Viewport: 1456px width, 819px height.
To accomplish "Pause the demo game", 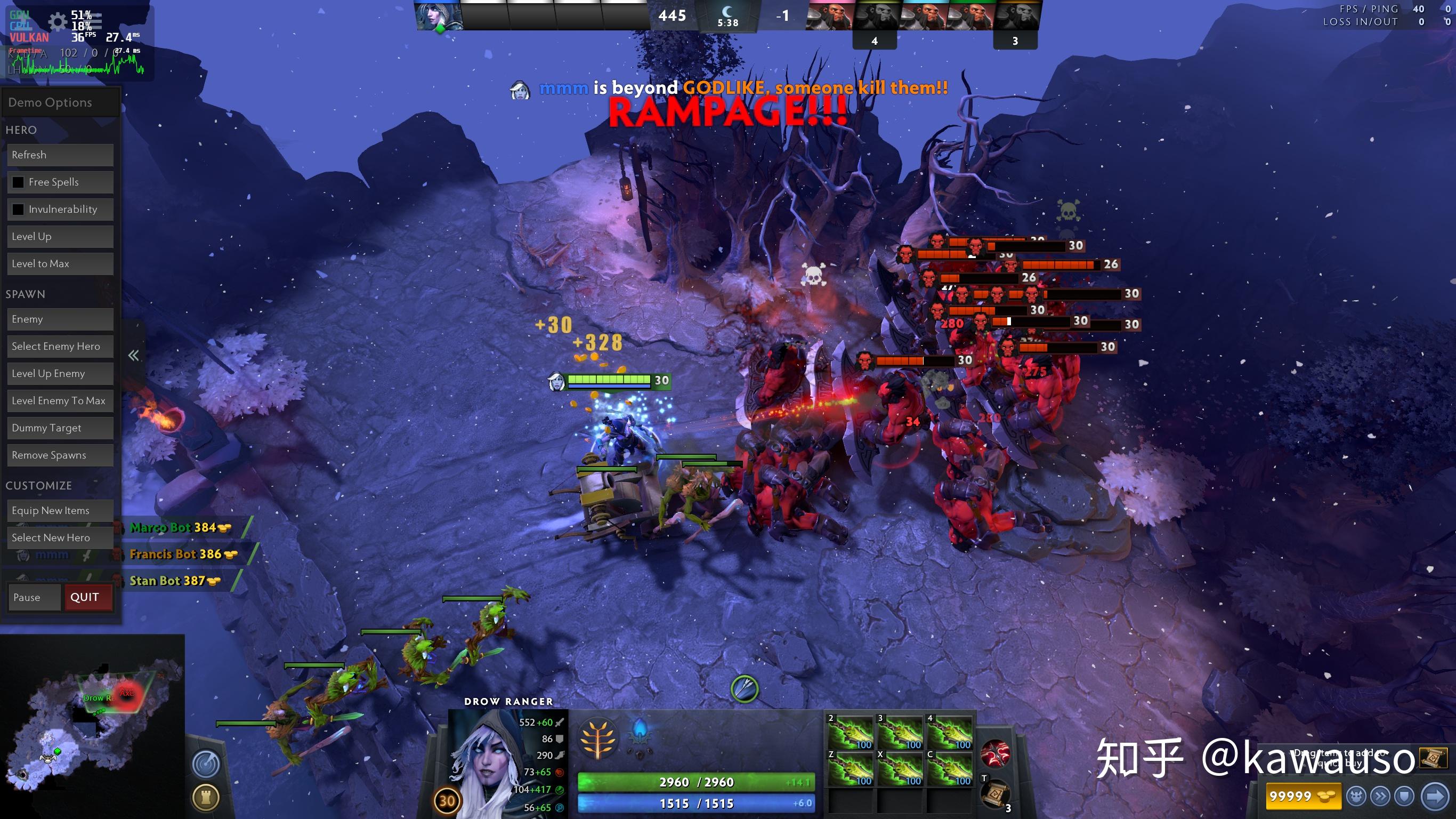I will point(34,597).
